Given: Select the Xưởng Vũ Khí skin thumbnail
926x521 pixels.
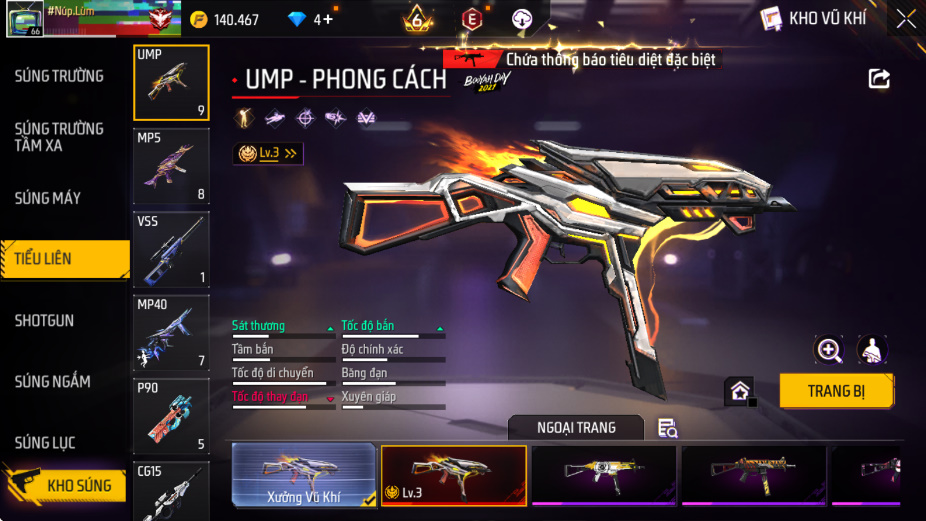Looking at the screenshot, I should click(x=305, y=475).
